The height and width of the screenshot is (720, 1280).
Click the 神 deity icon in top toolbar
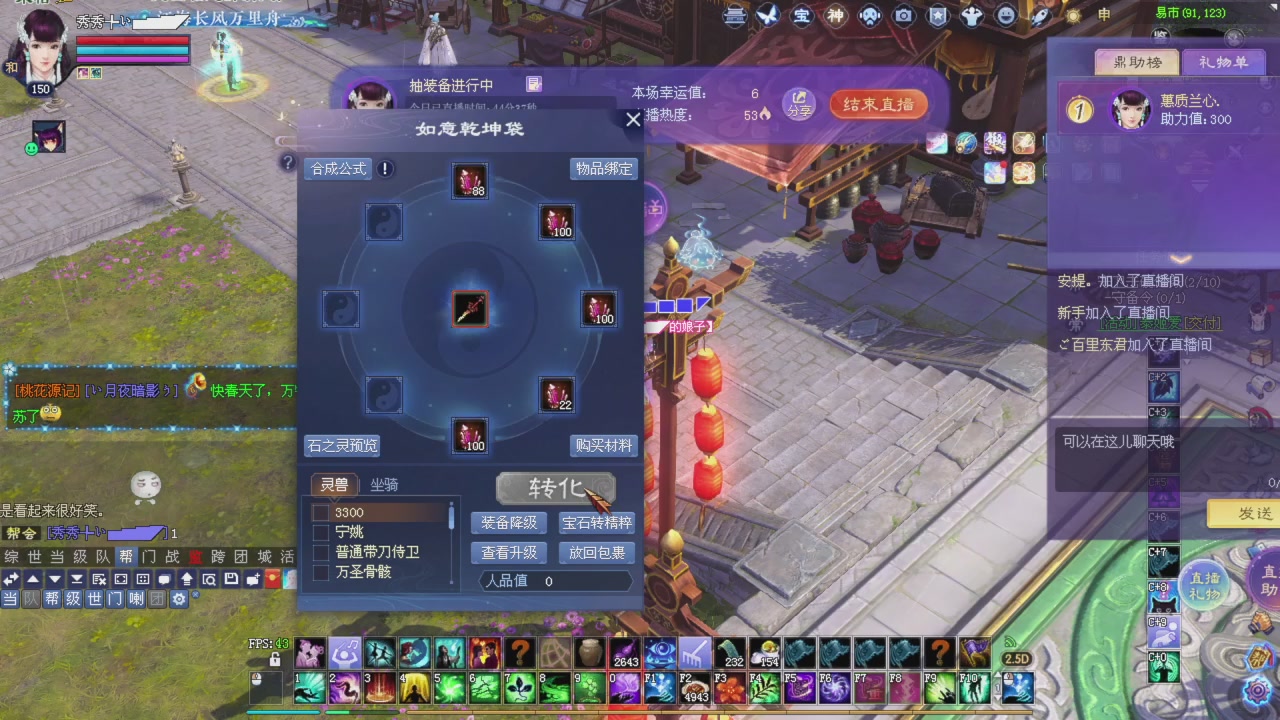click(x=835, y=17)
